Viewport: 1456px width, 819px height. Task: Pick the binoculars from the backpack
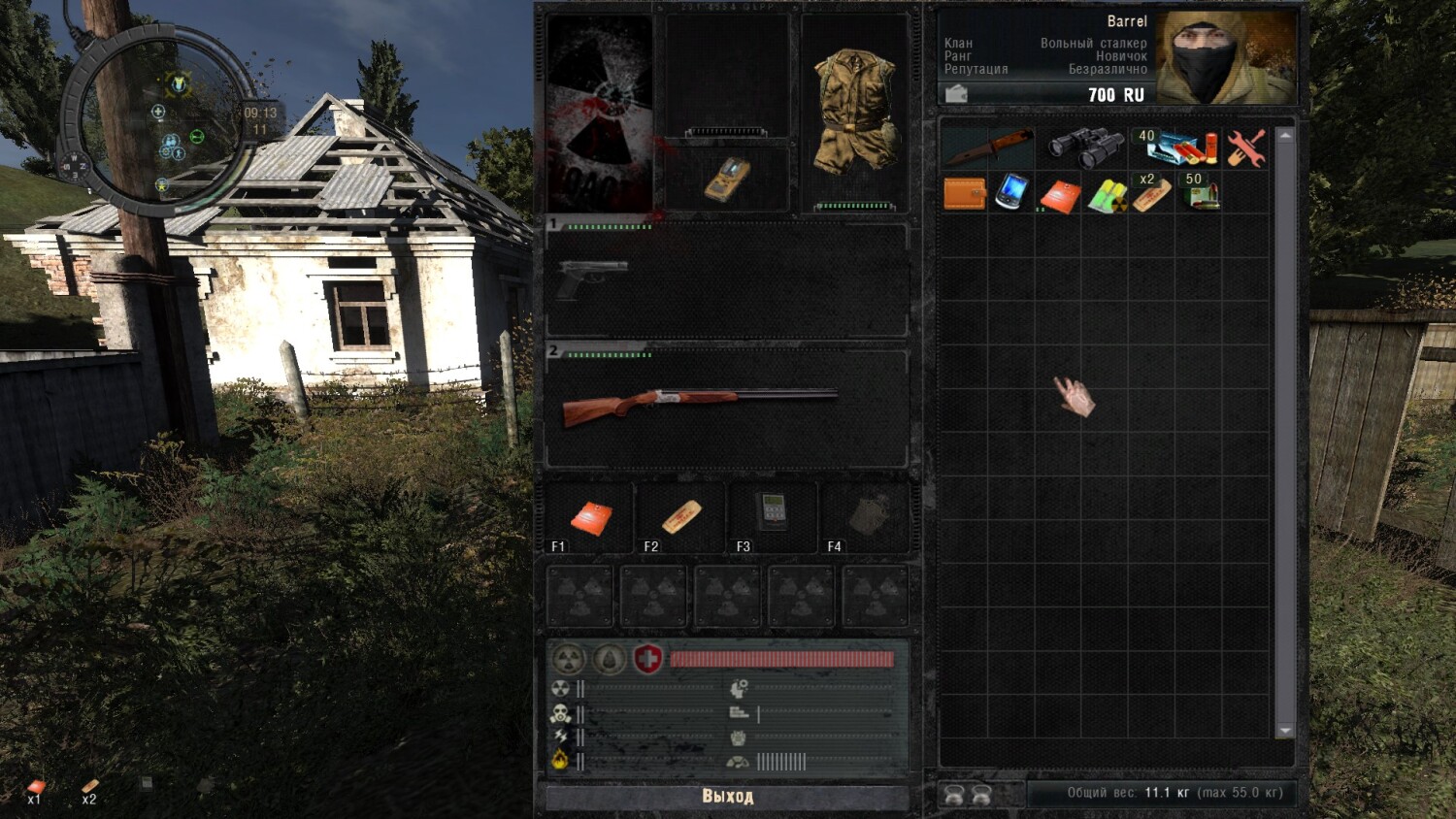pyautogui.click(x=1084, y=147)
